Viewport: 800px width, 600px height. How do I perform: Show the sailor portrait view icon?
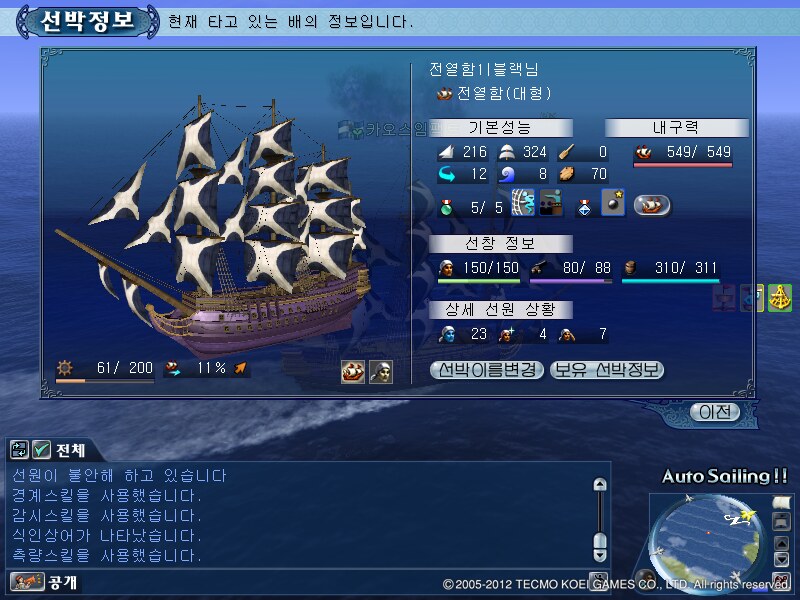381,372
